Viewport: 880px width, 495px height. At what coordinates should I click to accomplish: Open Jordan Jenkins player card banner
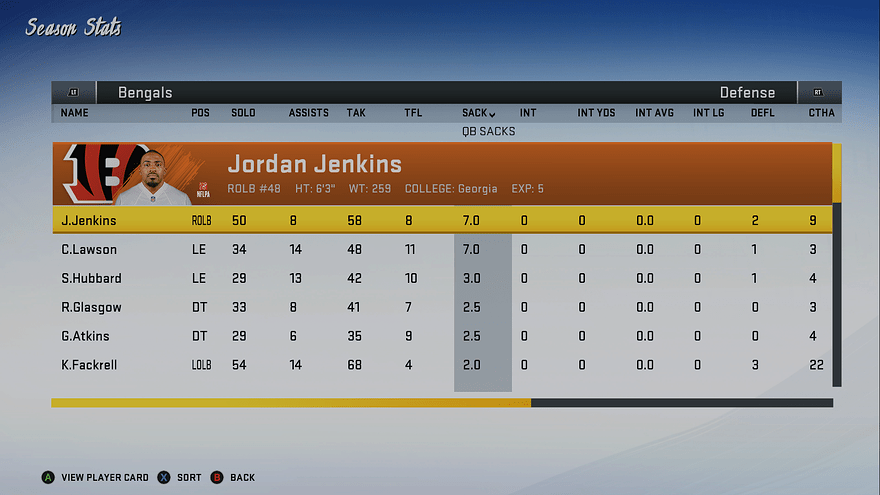(x=440, y=173)
